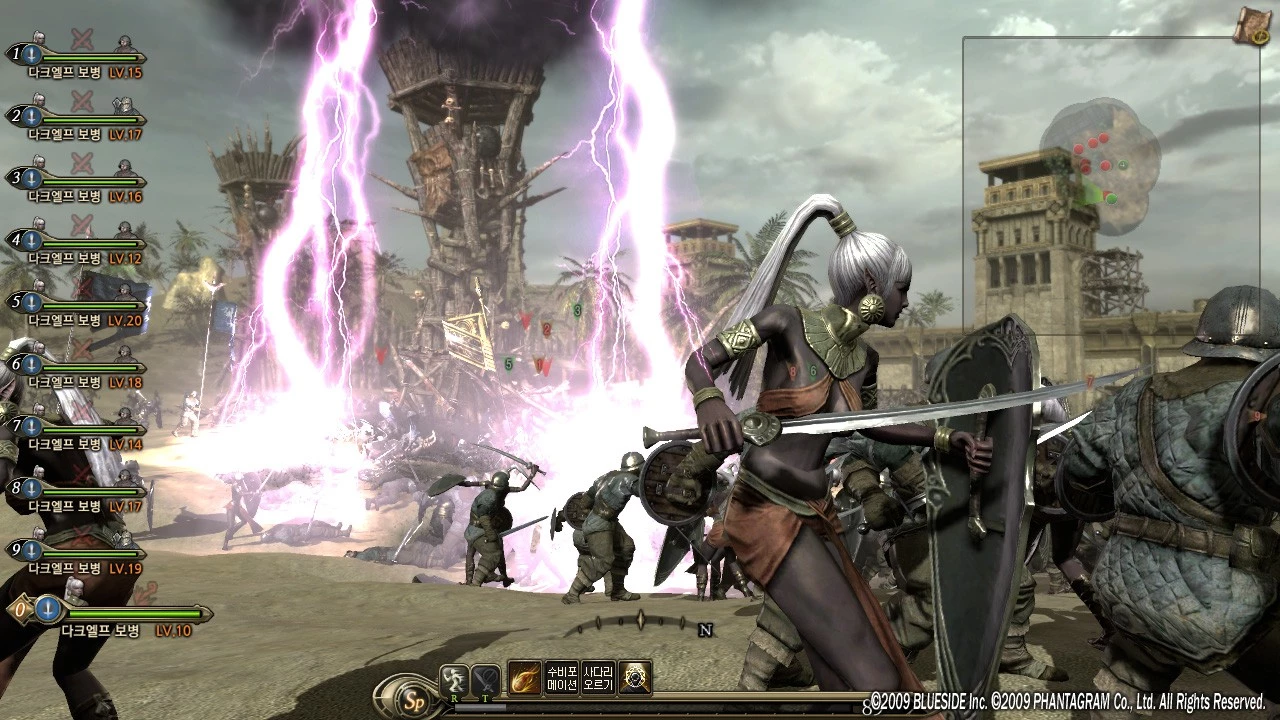Activate the running figure sprint skill
This screenshot has height=720, width=1280.
(x=455, y=679)
